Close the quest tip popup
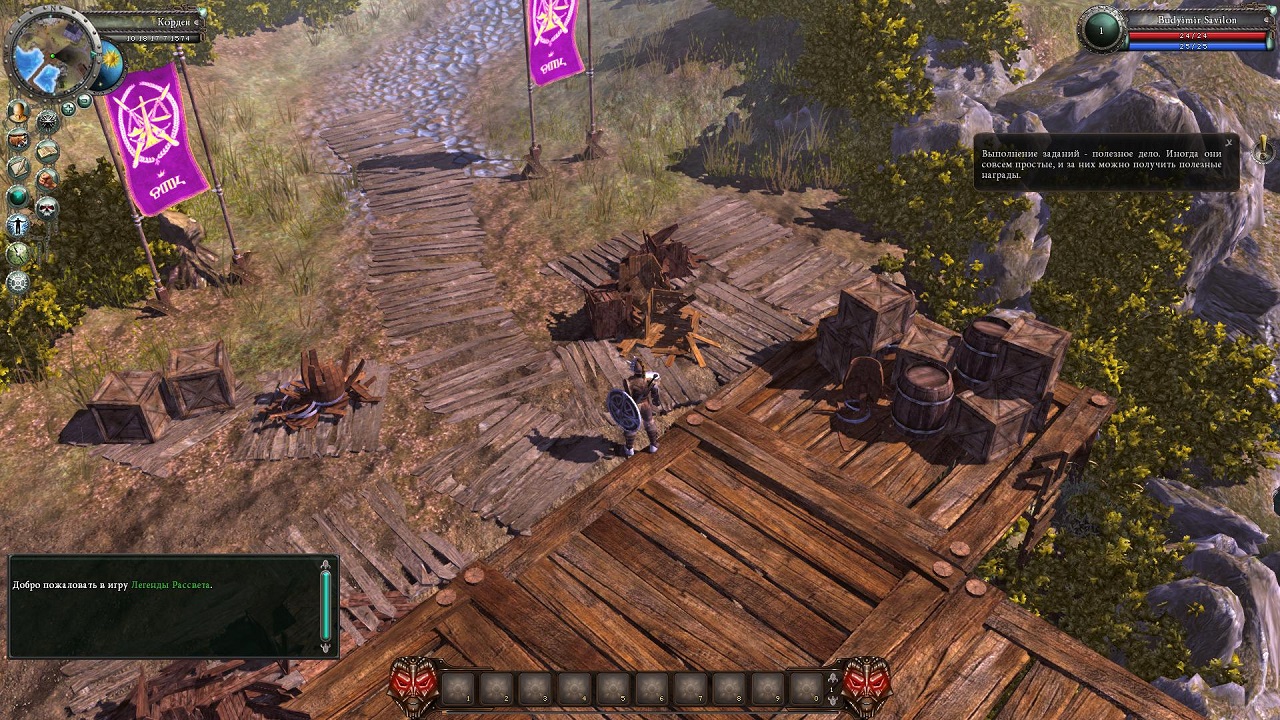1280x720 pixels. click(x=1229, y=144)
